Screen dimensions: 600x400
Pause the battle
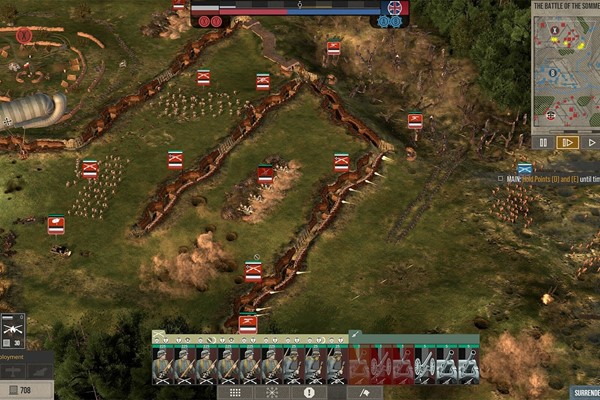point(544,142)
